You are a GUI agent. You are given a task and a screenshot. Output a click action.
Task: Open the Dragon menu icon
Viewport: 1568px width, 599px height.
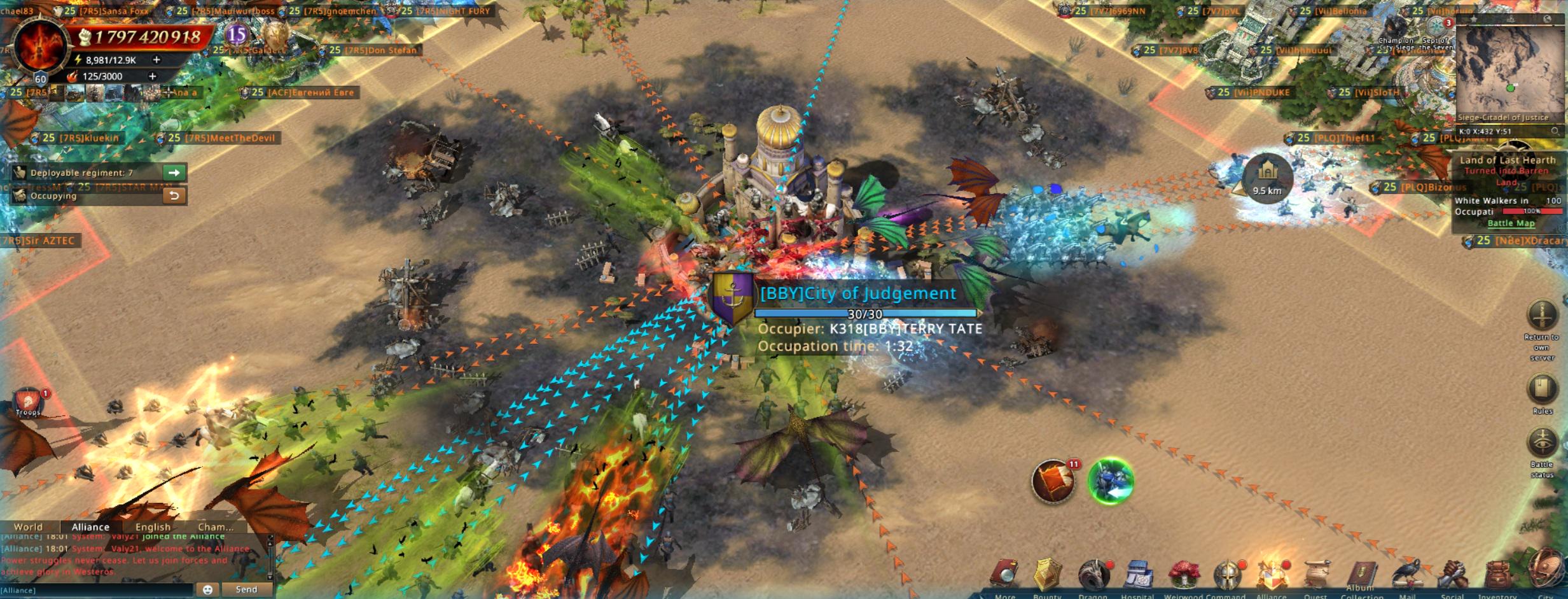click(1093, 575)
